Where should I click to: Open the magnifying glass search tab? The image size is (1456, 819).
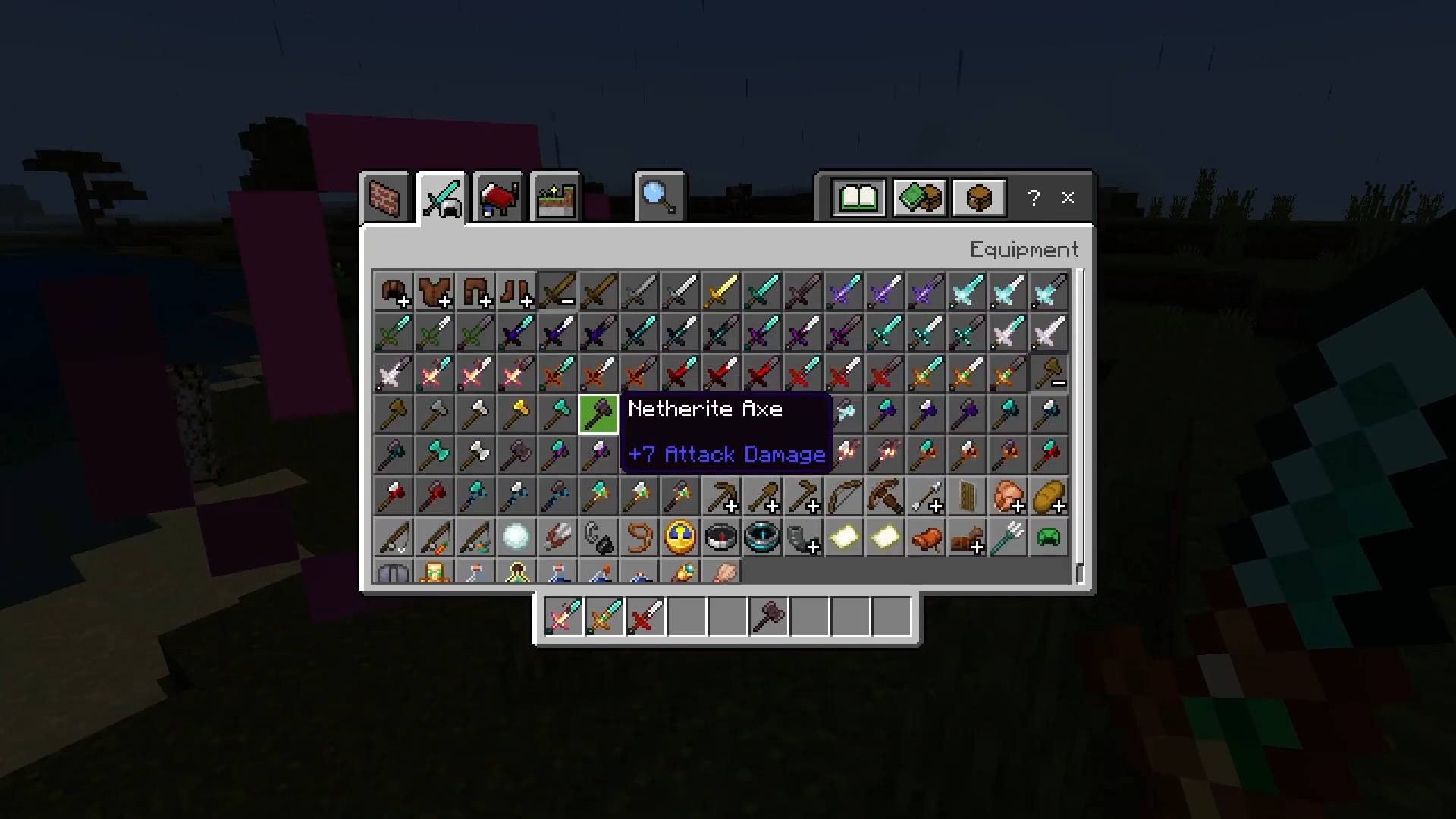[x=658, y=197]
